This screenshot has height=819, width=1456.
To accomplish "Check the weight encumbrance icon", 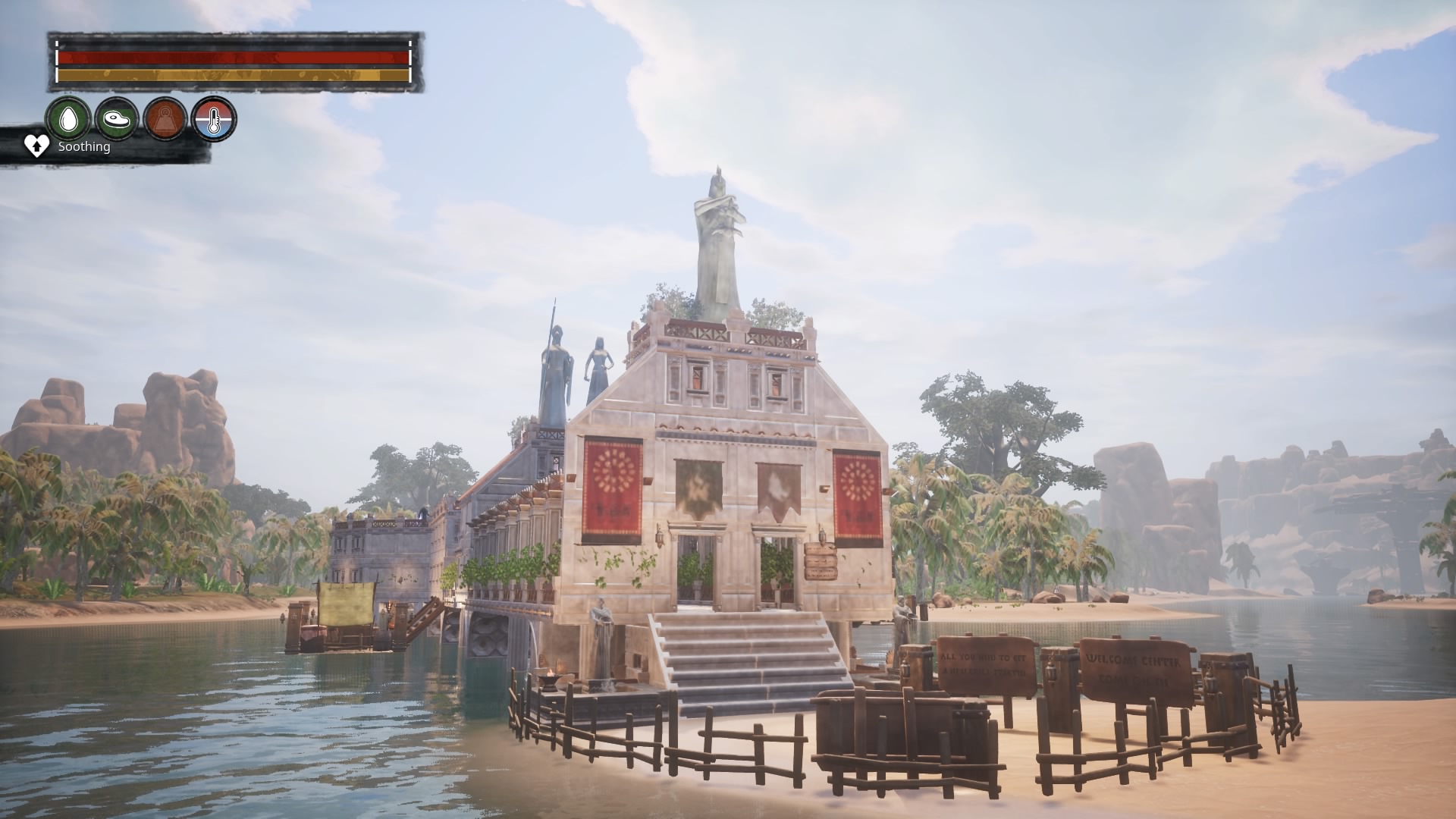I will pos(165,119).
